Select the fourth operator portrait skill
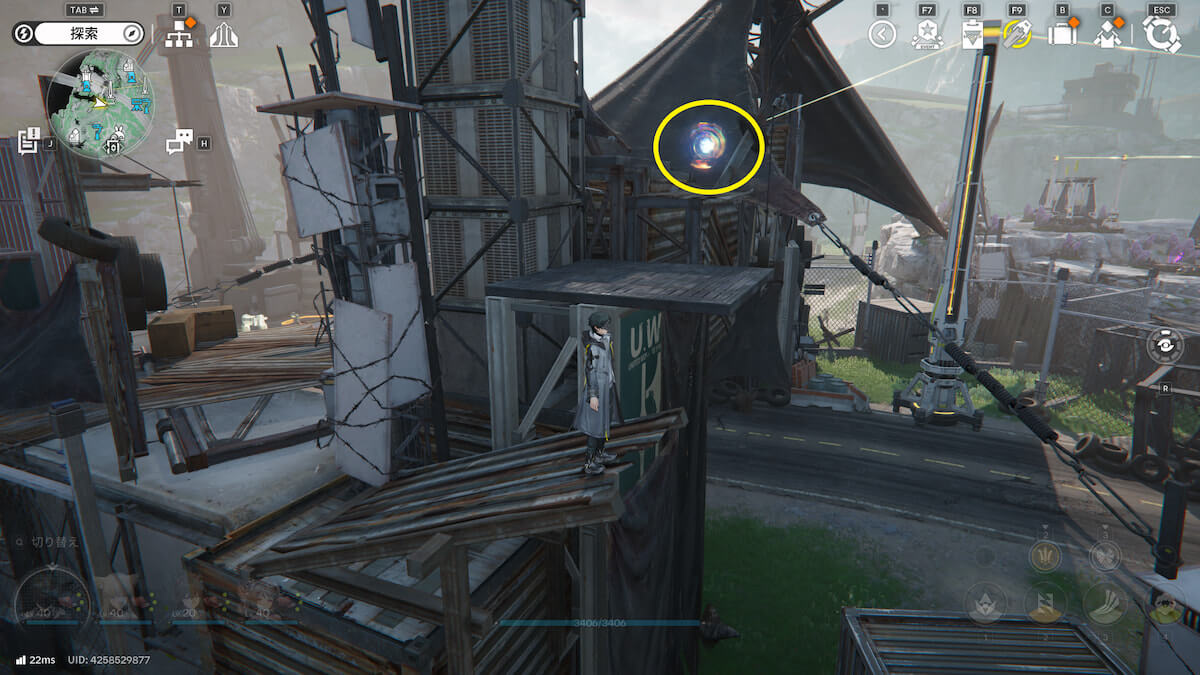Viewport: 1200px width, 675px height. (x=1164, y=603)
